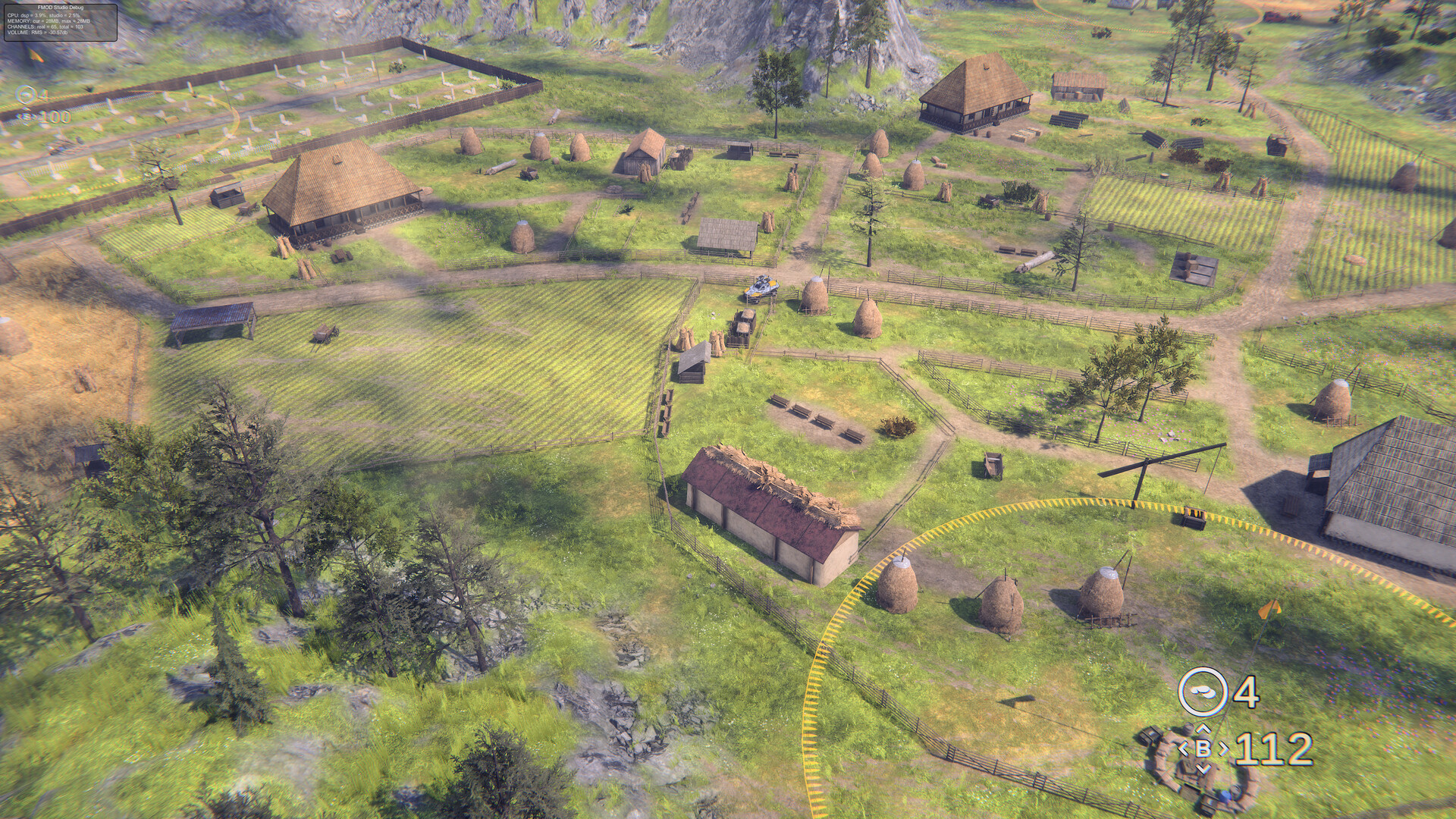Screen dimensions: 1456x819
Task: Expand the left chevron of the B prompt
Action: coord(1184,749)
